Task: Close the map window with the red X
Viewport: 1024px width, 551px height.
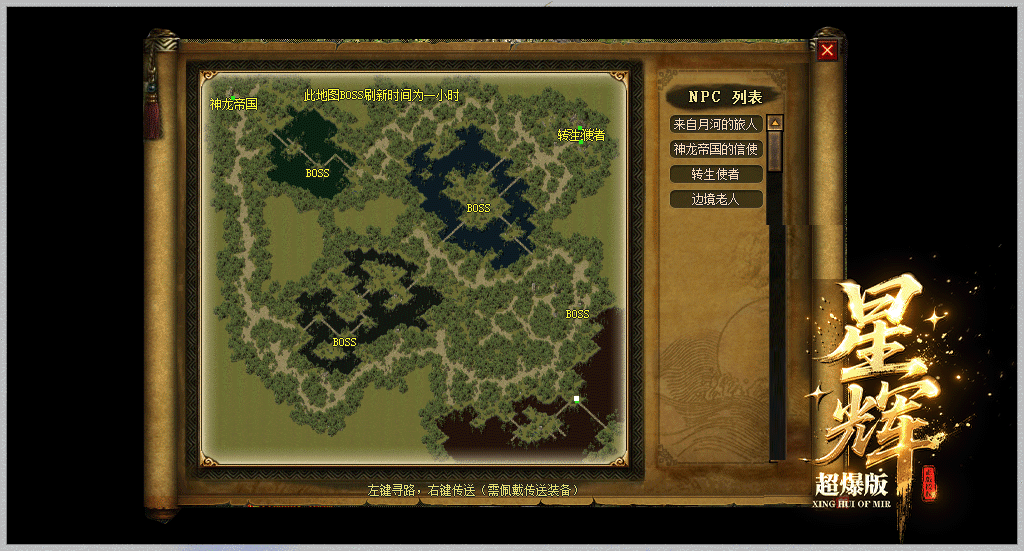Action: click(827, 51)
